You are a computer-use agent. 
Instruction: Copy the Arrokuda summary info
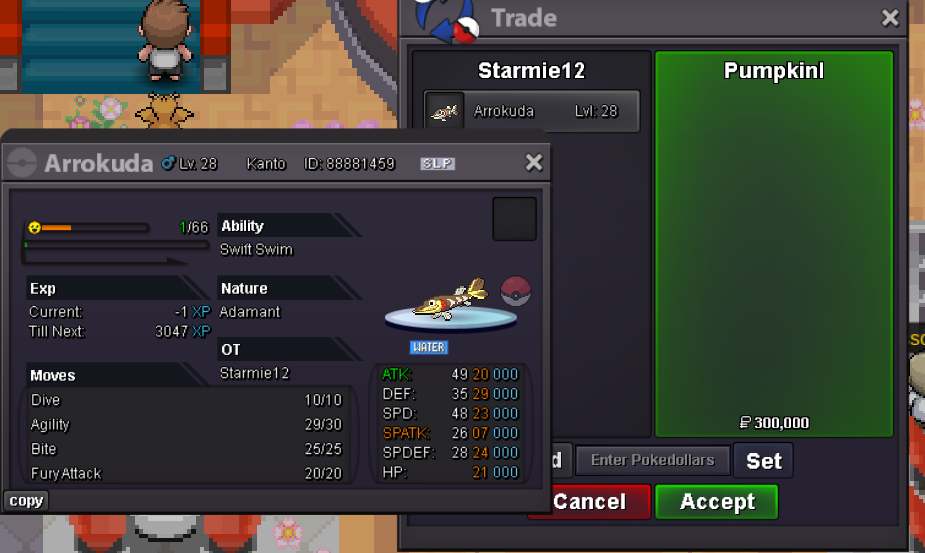[x=26, y=501]
